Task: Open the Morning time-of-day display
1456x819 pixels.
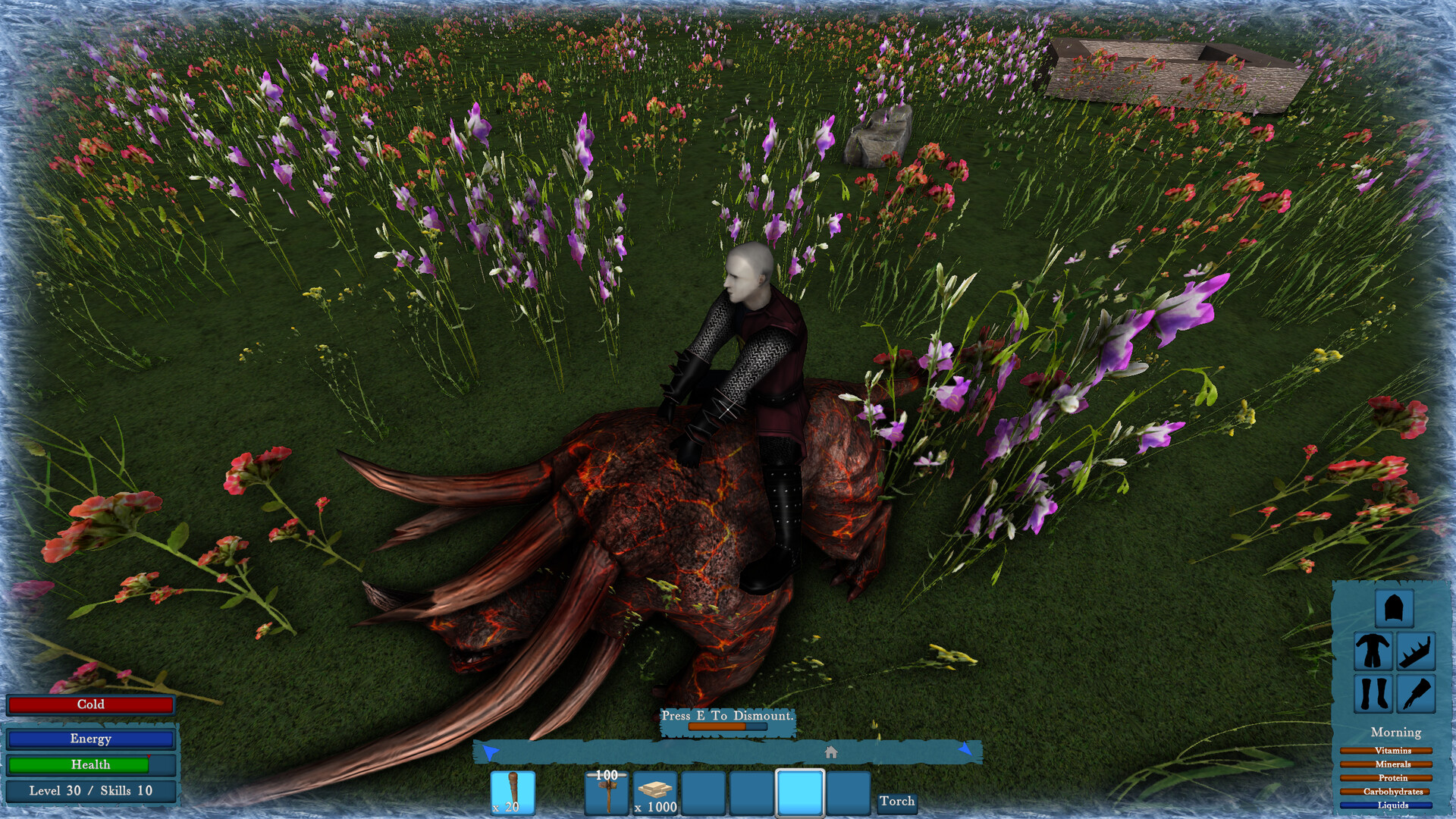Action: 1395,733
